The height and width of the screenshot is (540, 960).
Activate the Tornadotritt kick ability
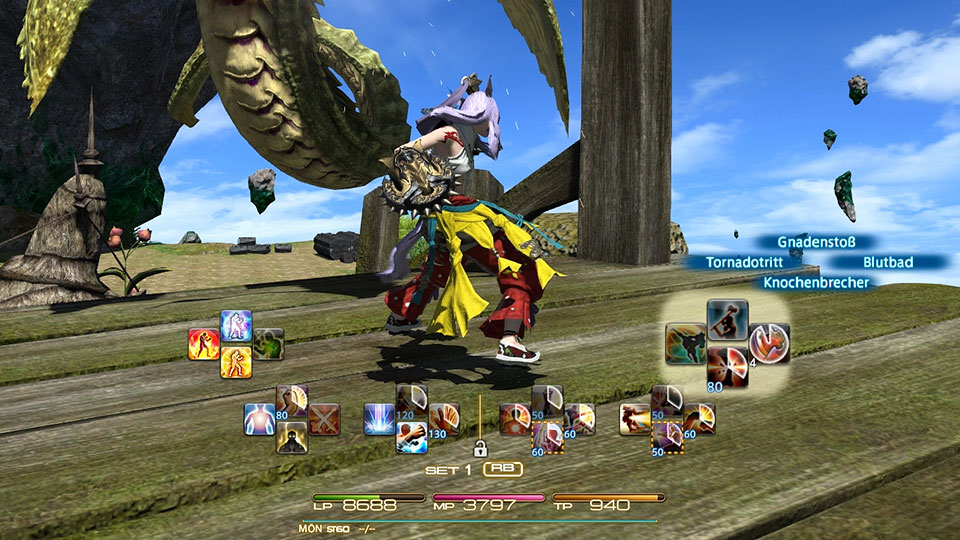[x=685, y=343]
